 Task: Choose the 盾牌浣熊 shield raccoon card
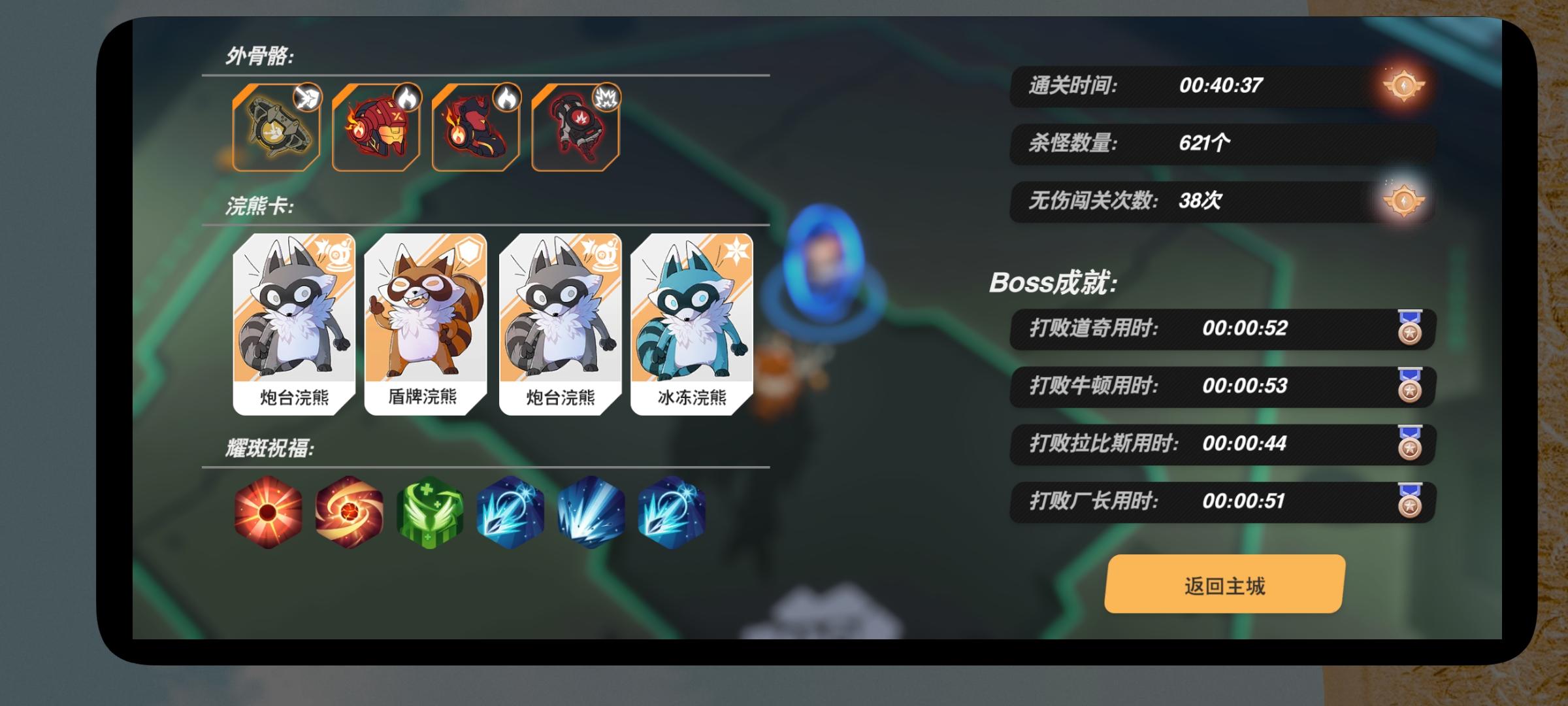pyautogui.click(x=427, y=324)
